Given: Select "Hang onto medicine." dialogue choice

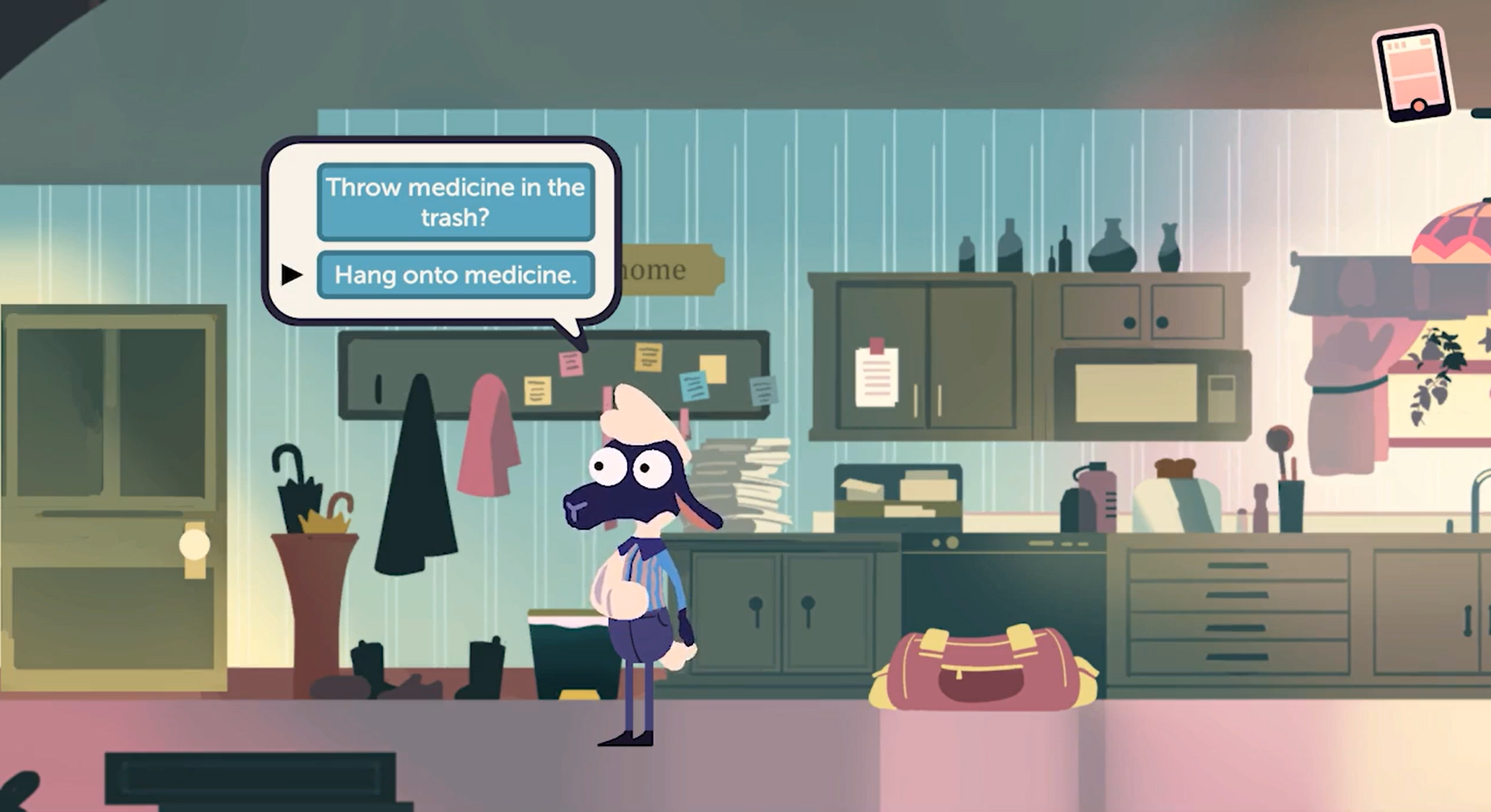Looking at the screenshot, I should [456, 275].
